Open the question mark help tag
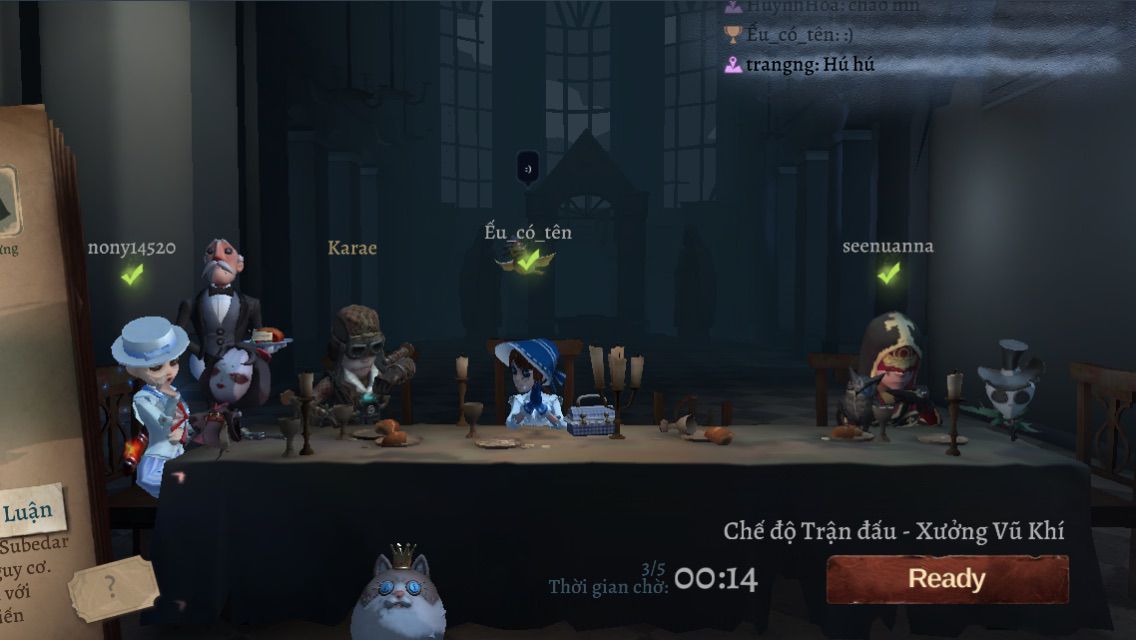 point(113,587)
